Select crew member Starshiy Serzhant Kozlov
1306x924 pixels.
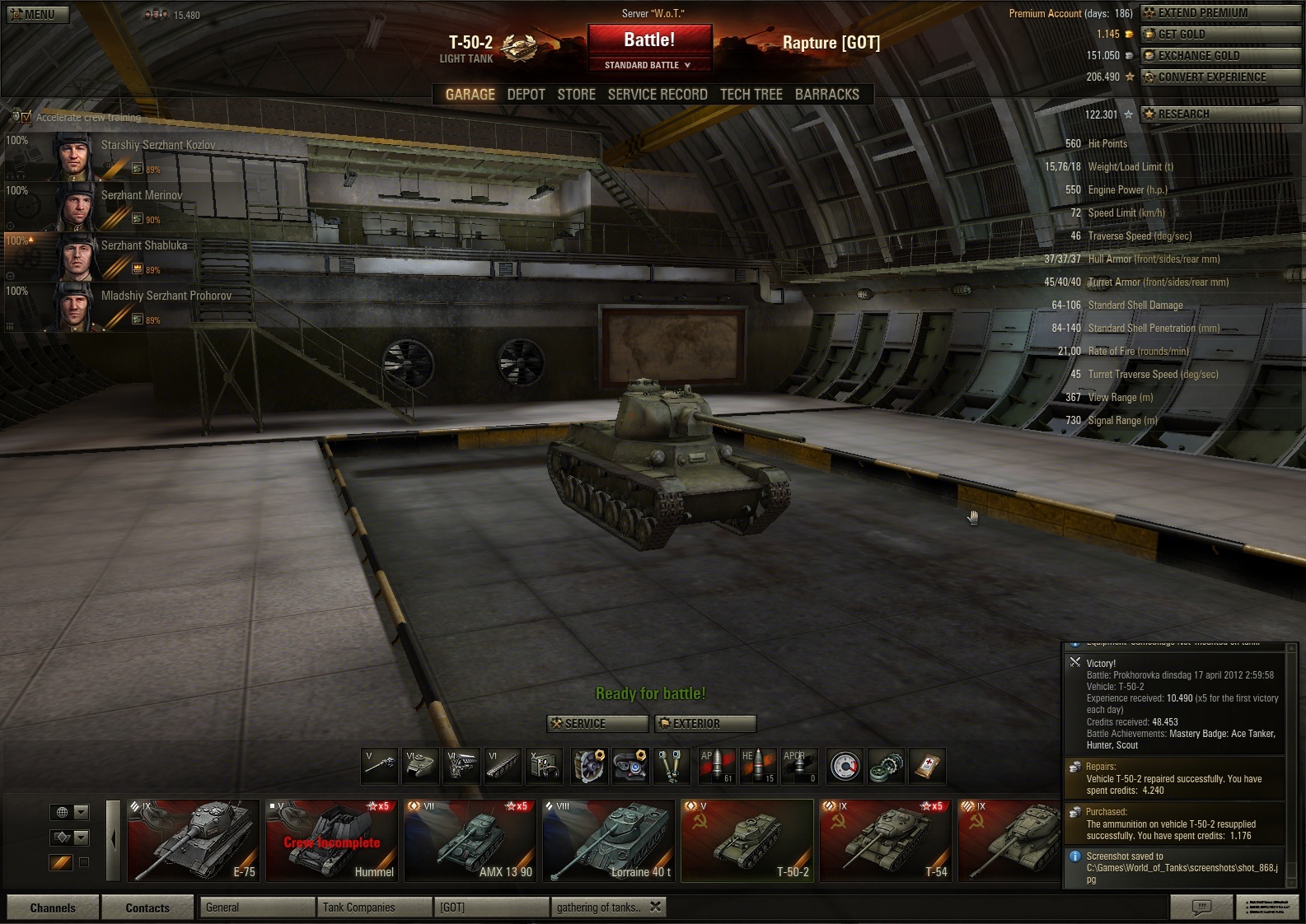tap(158, 146)
